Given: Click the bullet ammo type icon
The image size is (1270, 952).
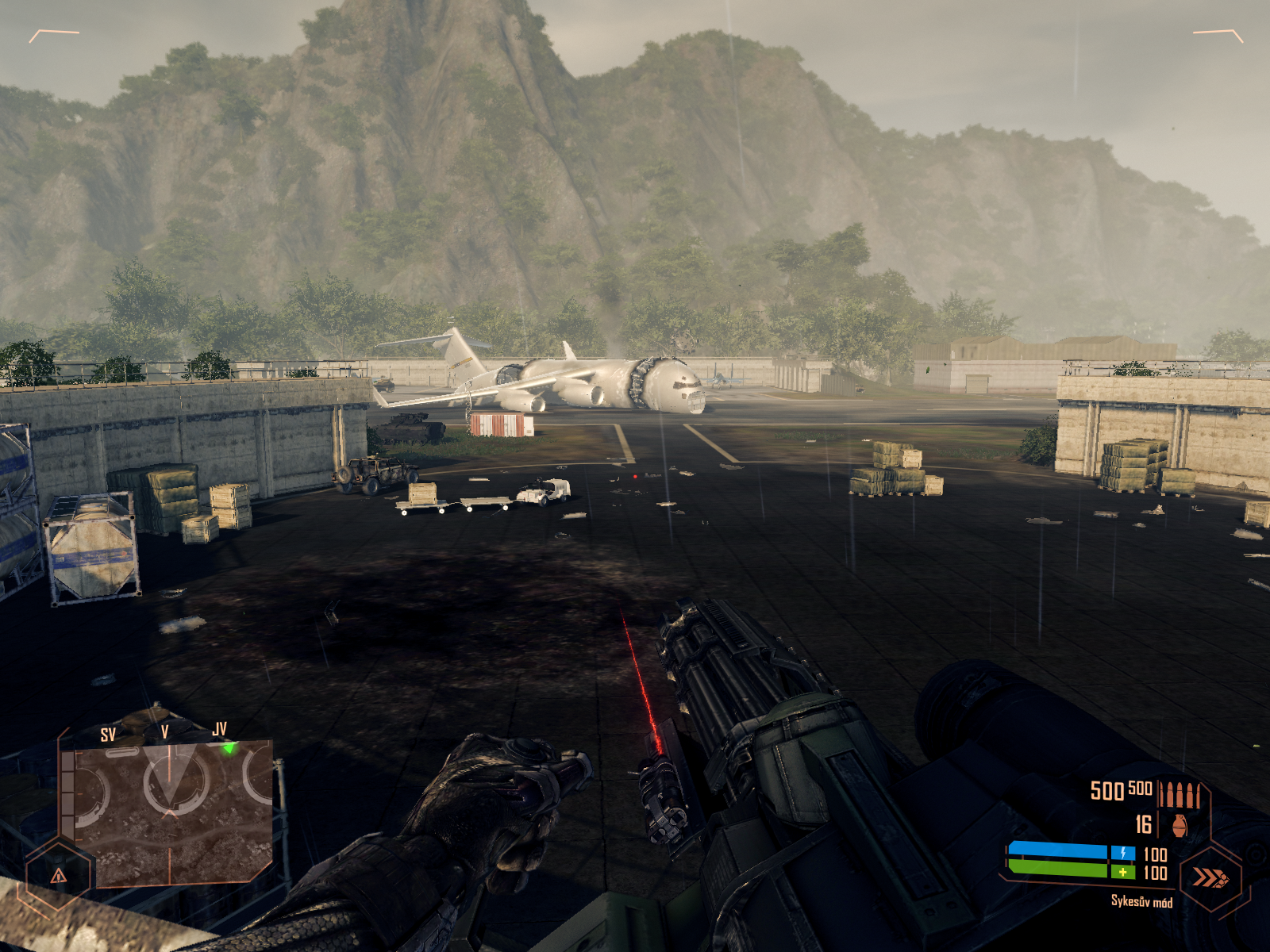Looking at the screenshot, I should 1180,793.
